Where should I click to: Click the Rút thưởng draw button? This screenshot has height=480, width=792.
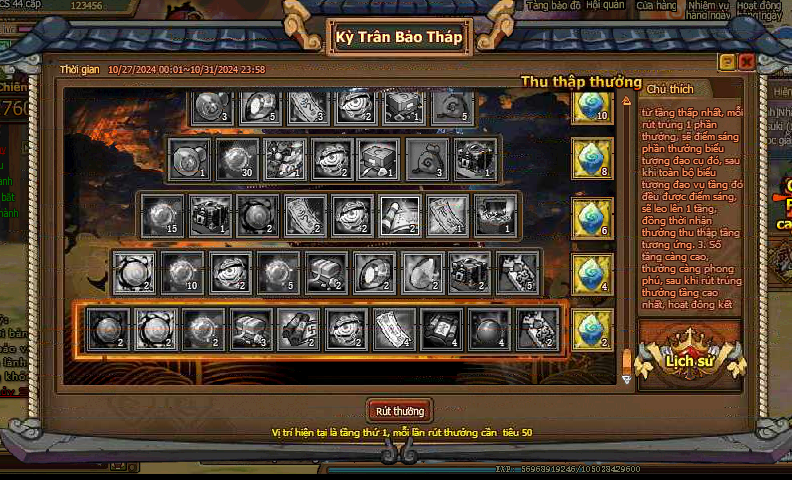click(400, 411)
